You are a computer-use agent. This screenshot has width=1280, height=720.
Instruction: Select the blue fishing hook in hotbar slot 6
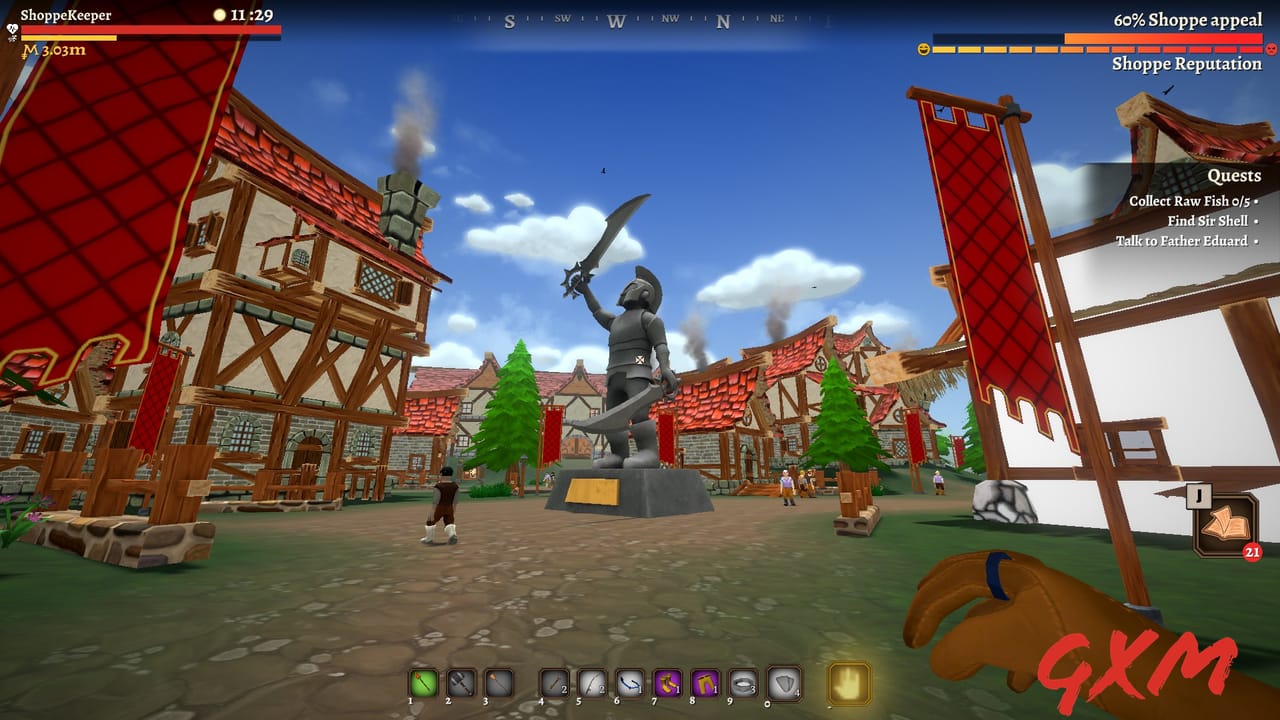pyautogui.click(x=628, y=684)
